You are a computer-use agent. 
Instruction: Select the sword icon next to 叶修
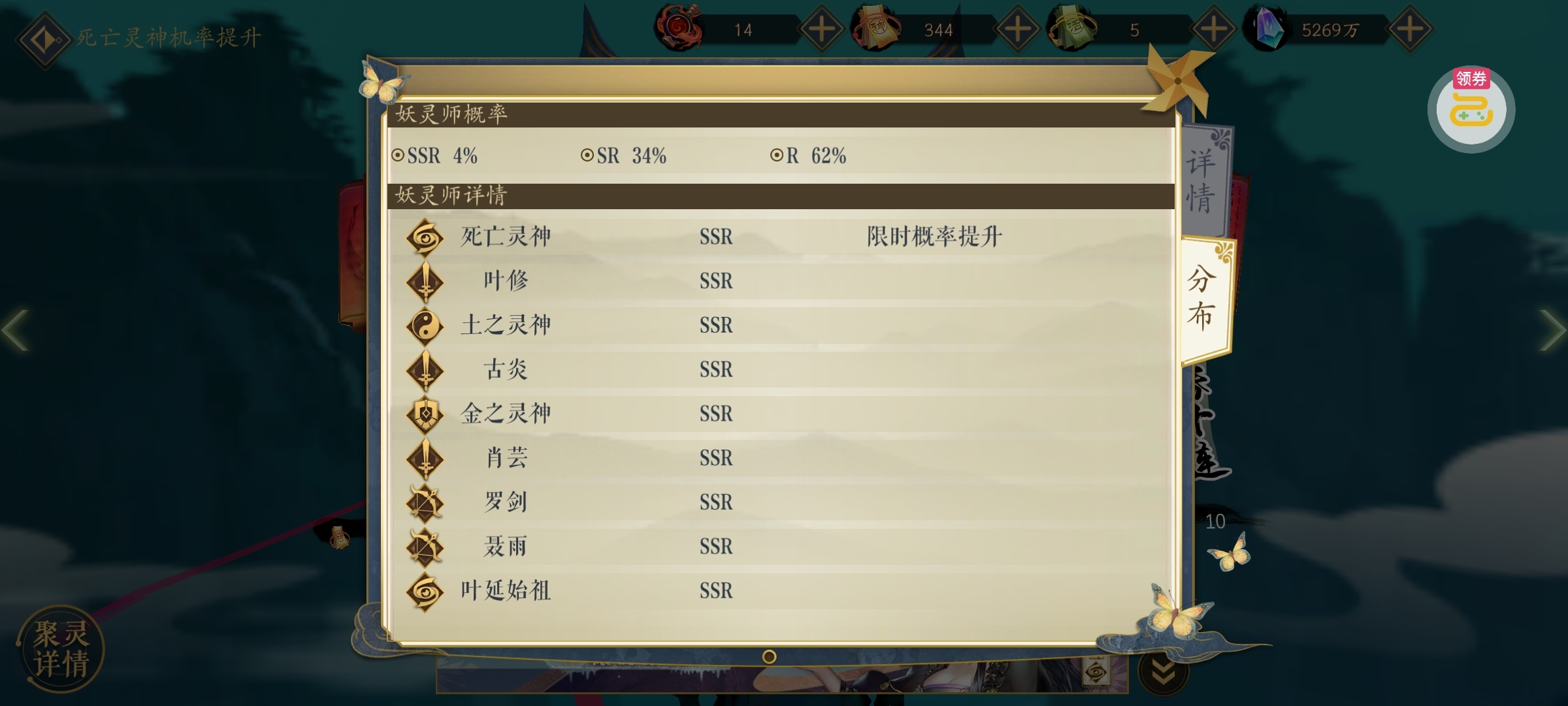click(425, 281)
